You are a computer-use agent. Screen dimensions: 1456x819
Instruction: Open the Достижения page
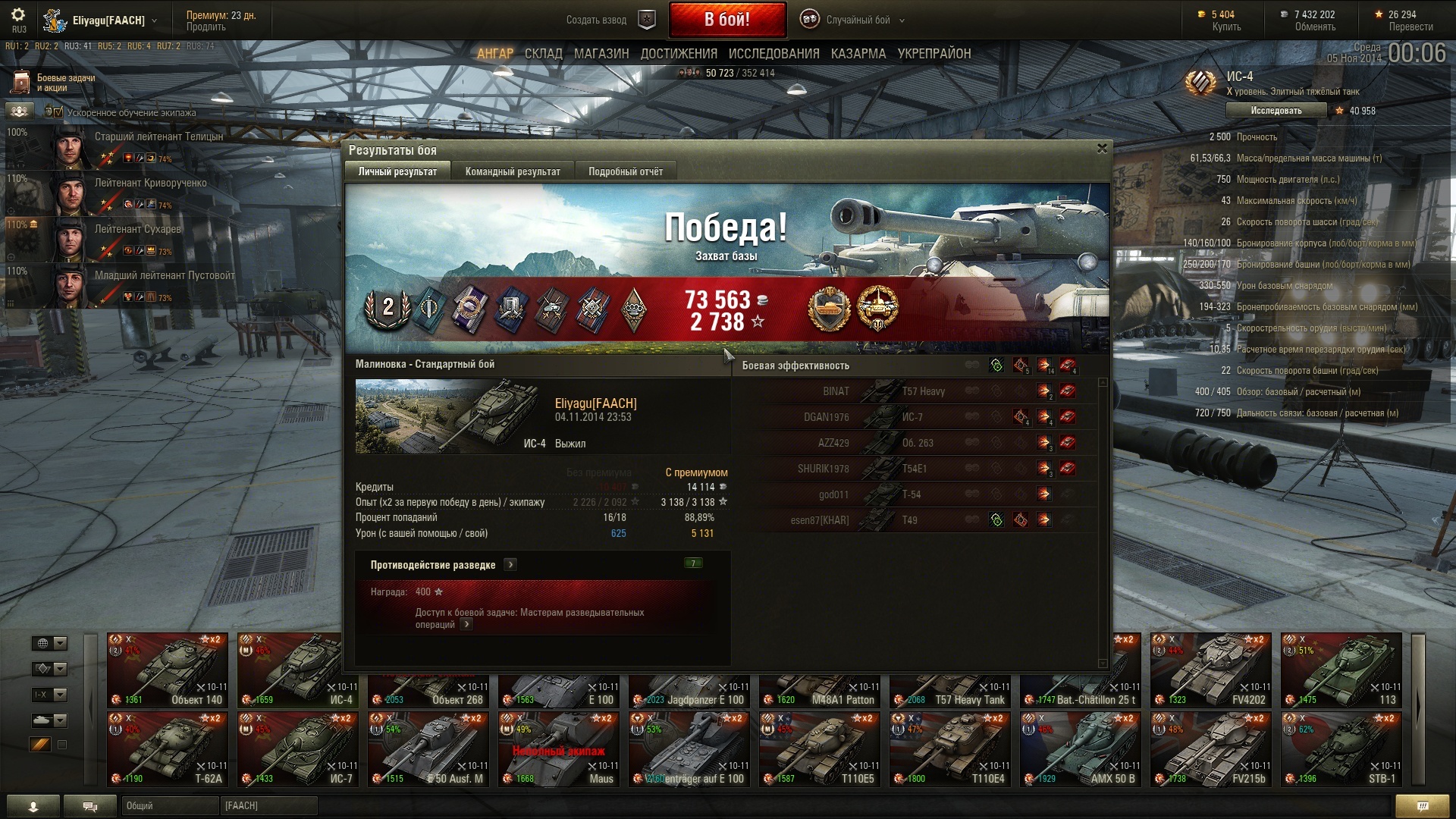679,54
